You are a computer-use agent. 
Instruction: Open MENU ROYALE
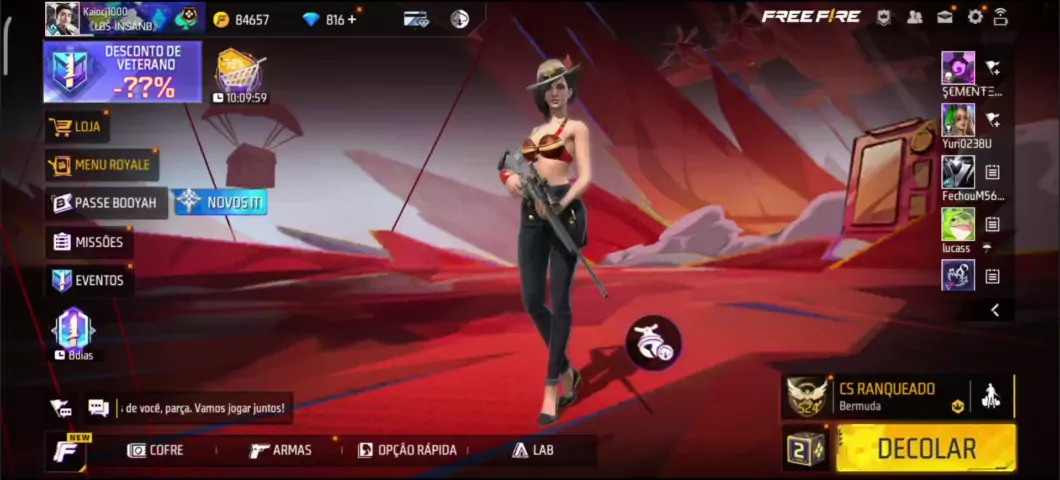(101, 165)
